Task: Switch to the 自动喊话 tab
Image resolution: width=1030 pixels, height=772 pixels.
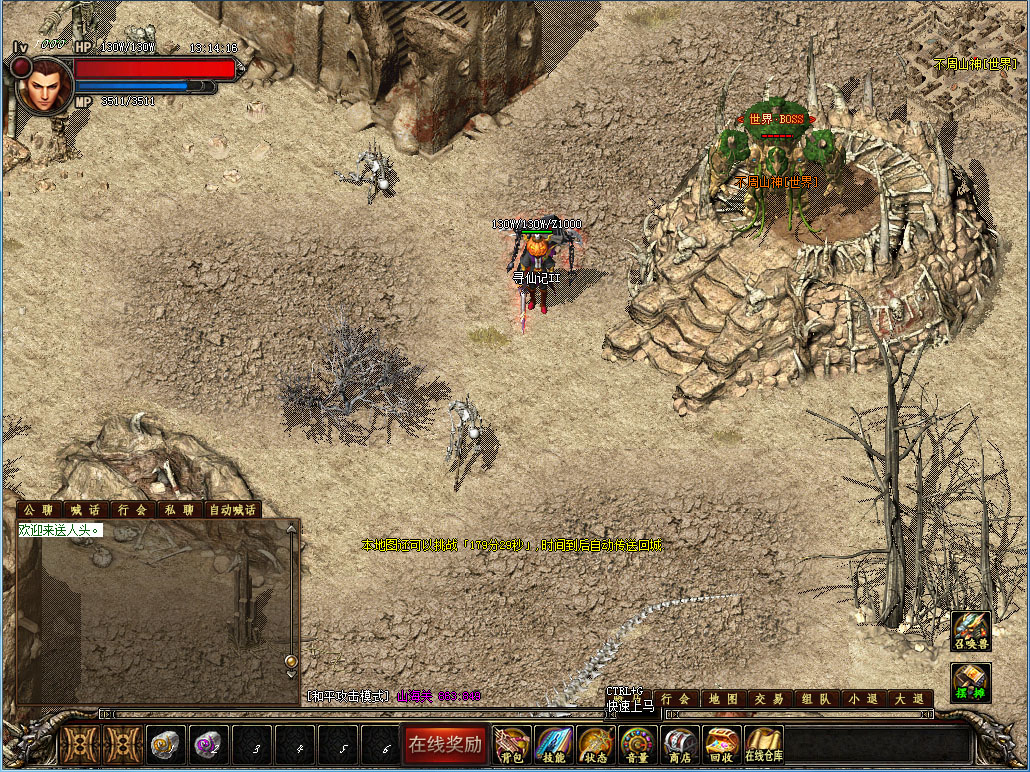Action: [232, 510]
